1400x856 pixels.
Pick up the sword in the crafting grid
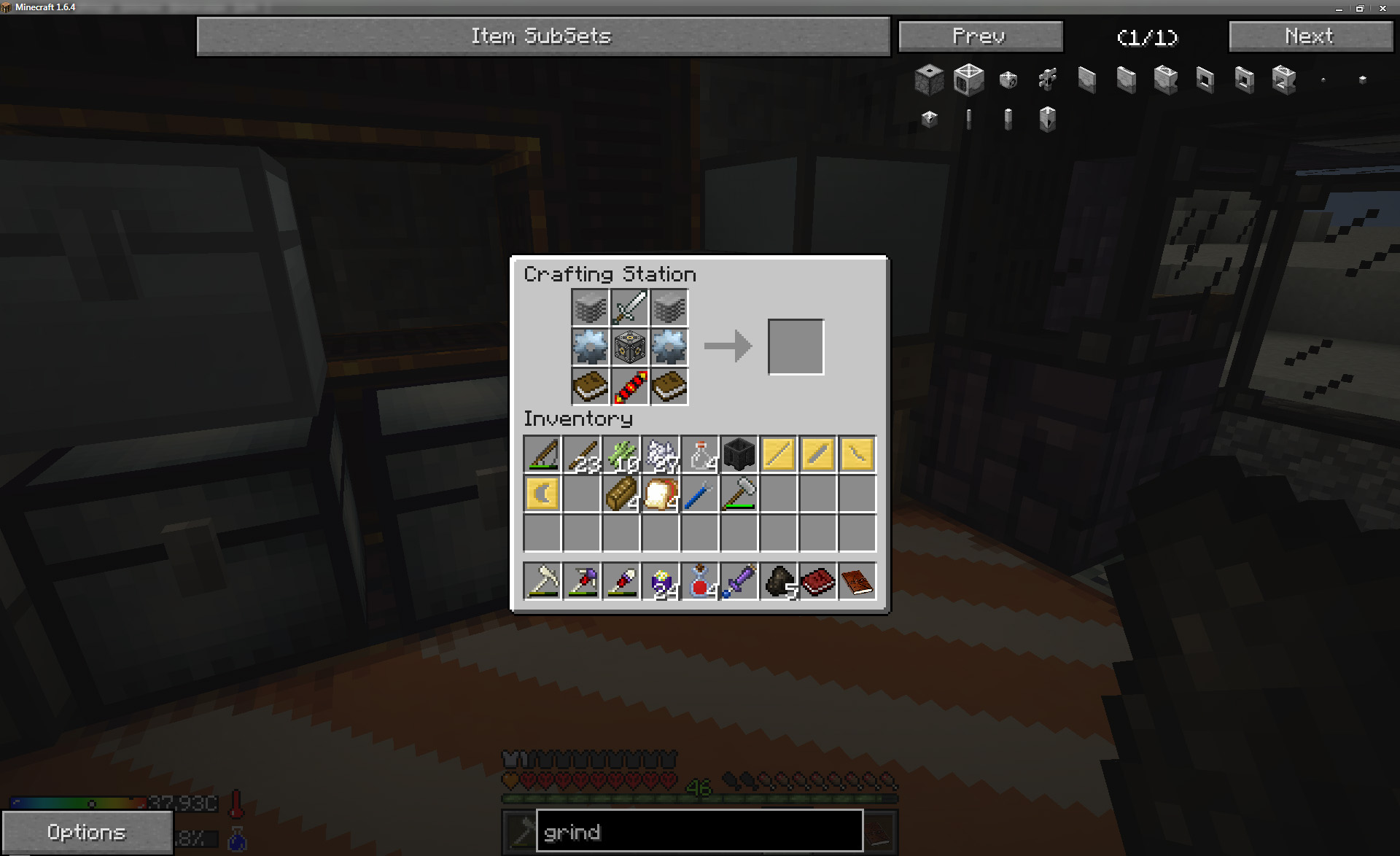click(629, 308)
